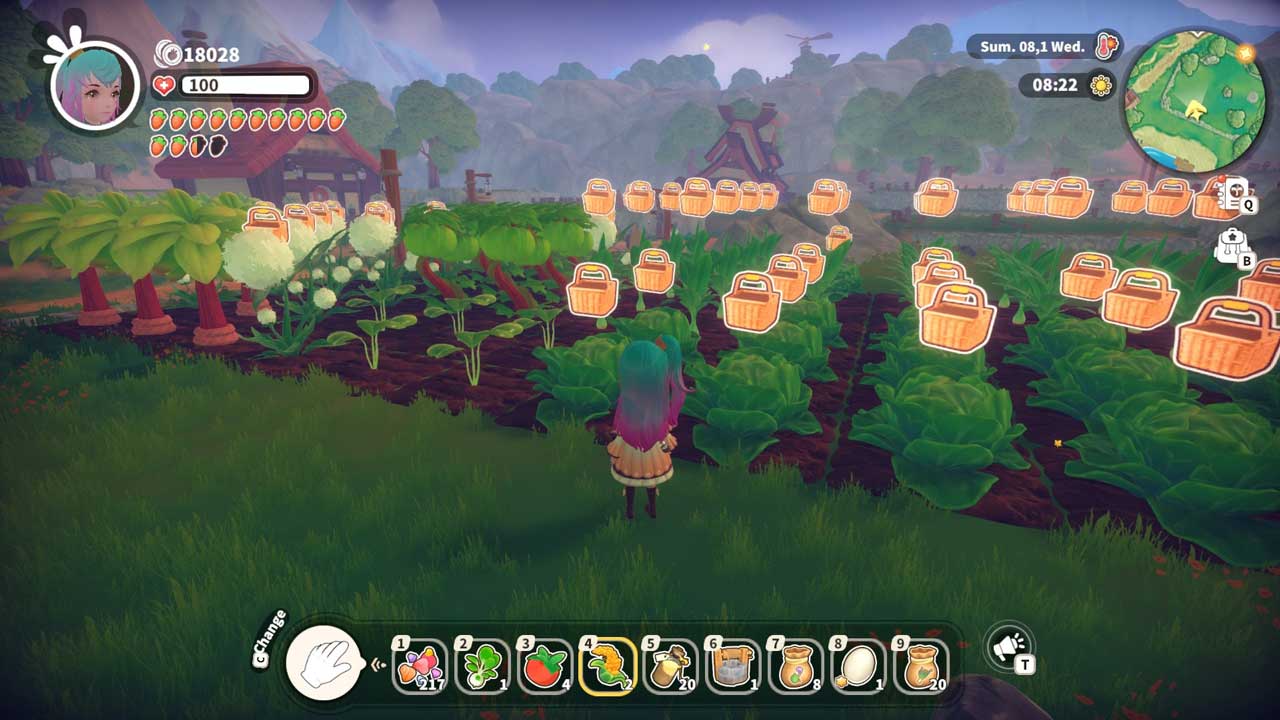Open the circular farm minimap
Viewport: 1280px width, 720px height.
coord(1194,100)
